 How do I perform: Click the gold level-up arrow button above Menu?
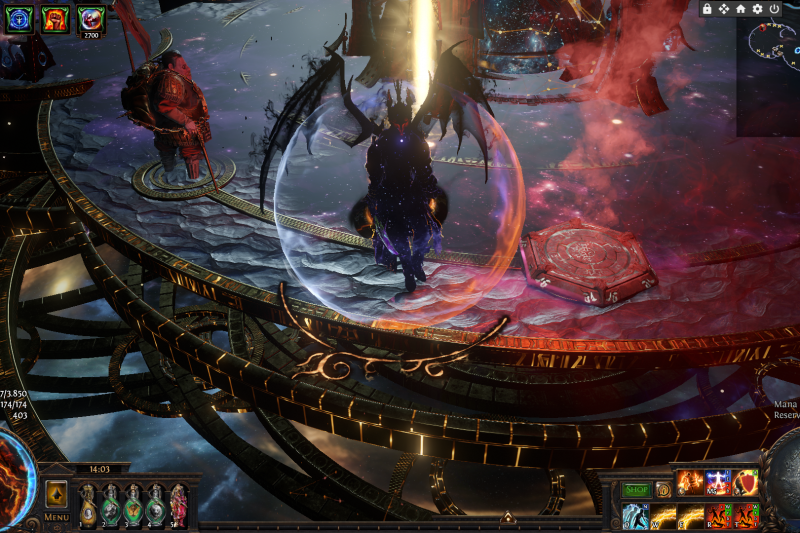coord(56,493)
